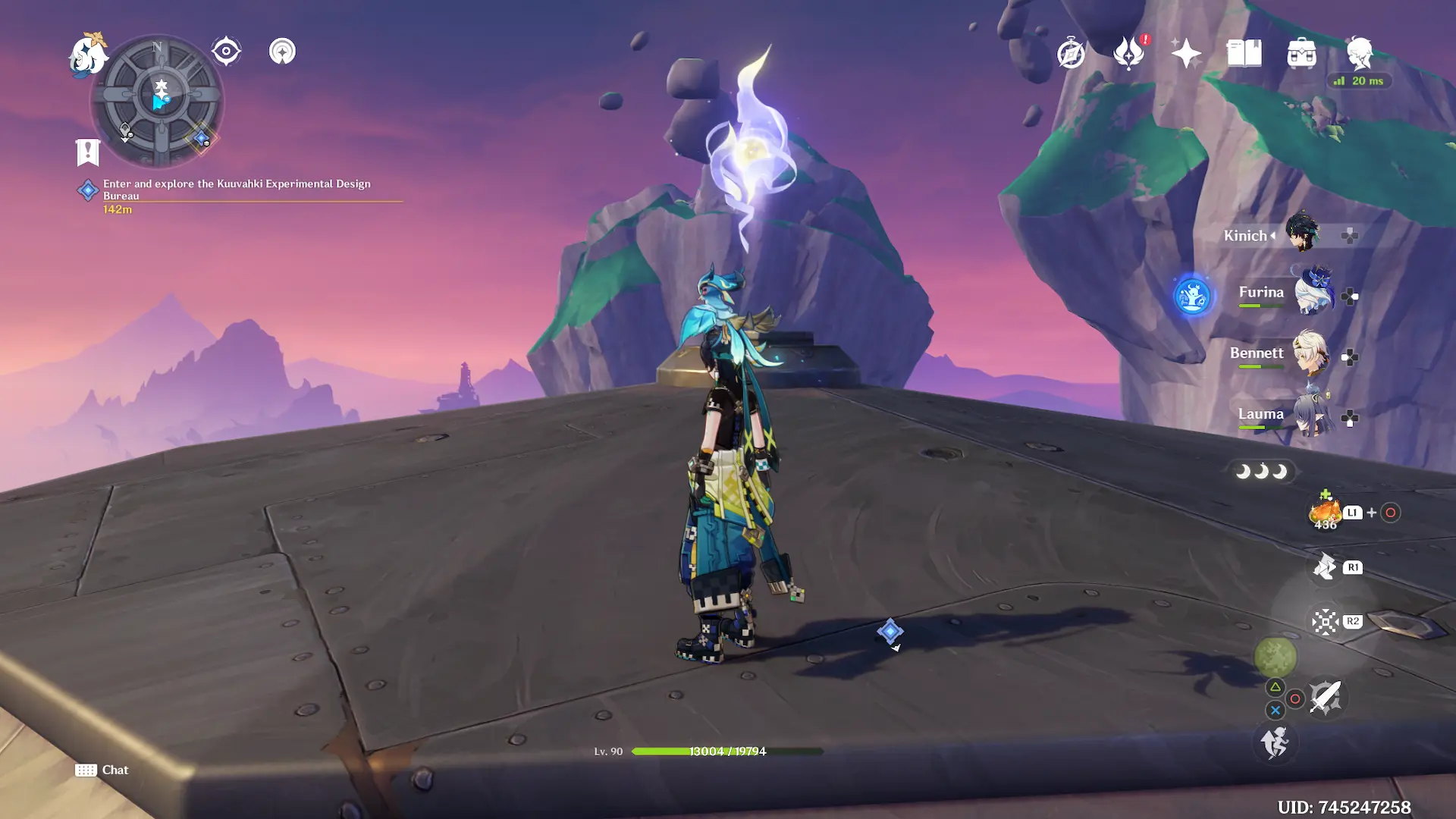Open the character profile head icon

coord(1359,53)
